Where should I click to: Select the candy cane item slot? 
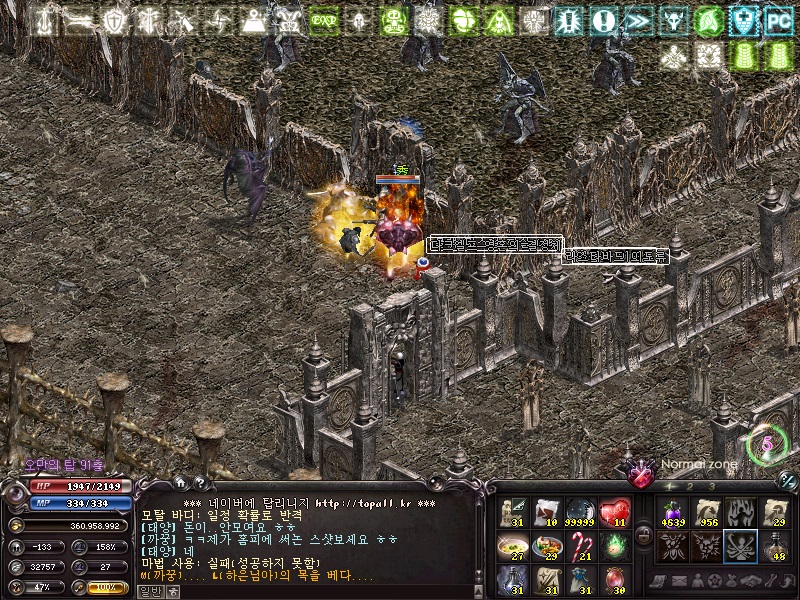[582, 546]
